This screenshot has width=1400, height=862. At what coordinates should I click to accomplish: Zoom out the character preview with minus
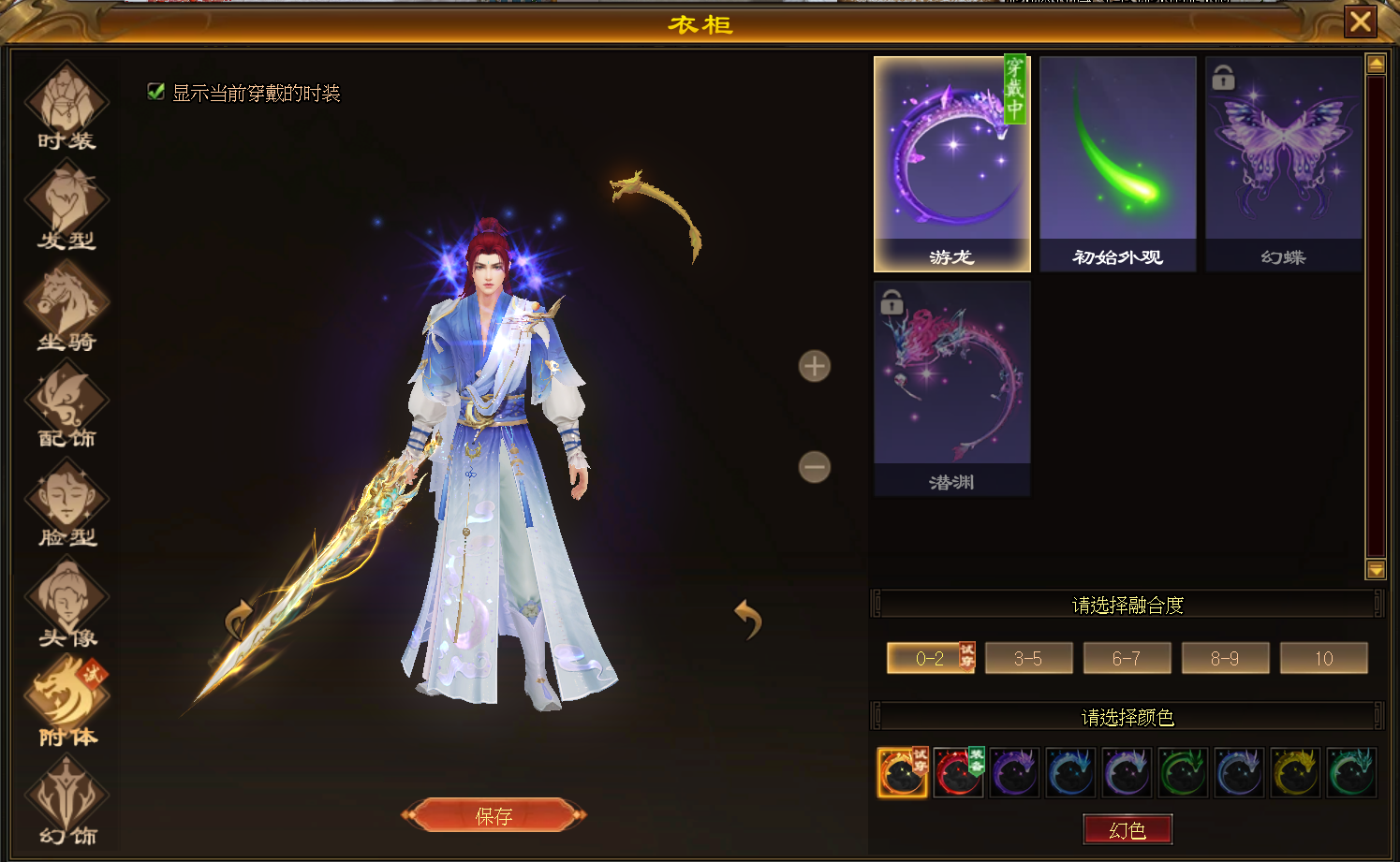point(814,466)
